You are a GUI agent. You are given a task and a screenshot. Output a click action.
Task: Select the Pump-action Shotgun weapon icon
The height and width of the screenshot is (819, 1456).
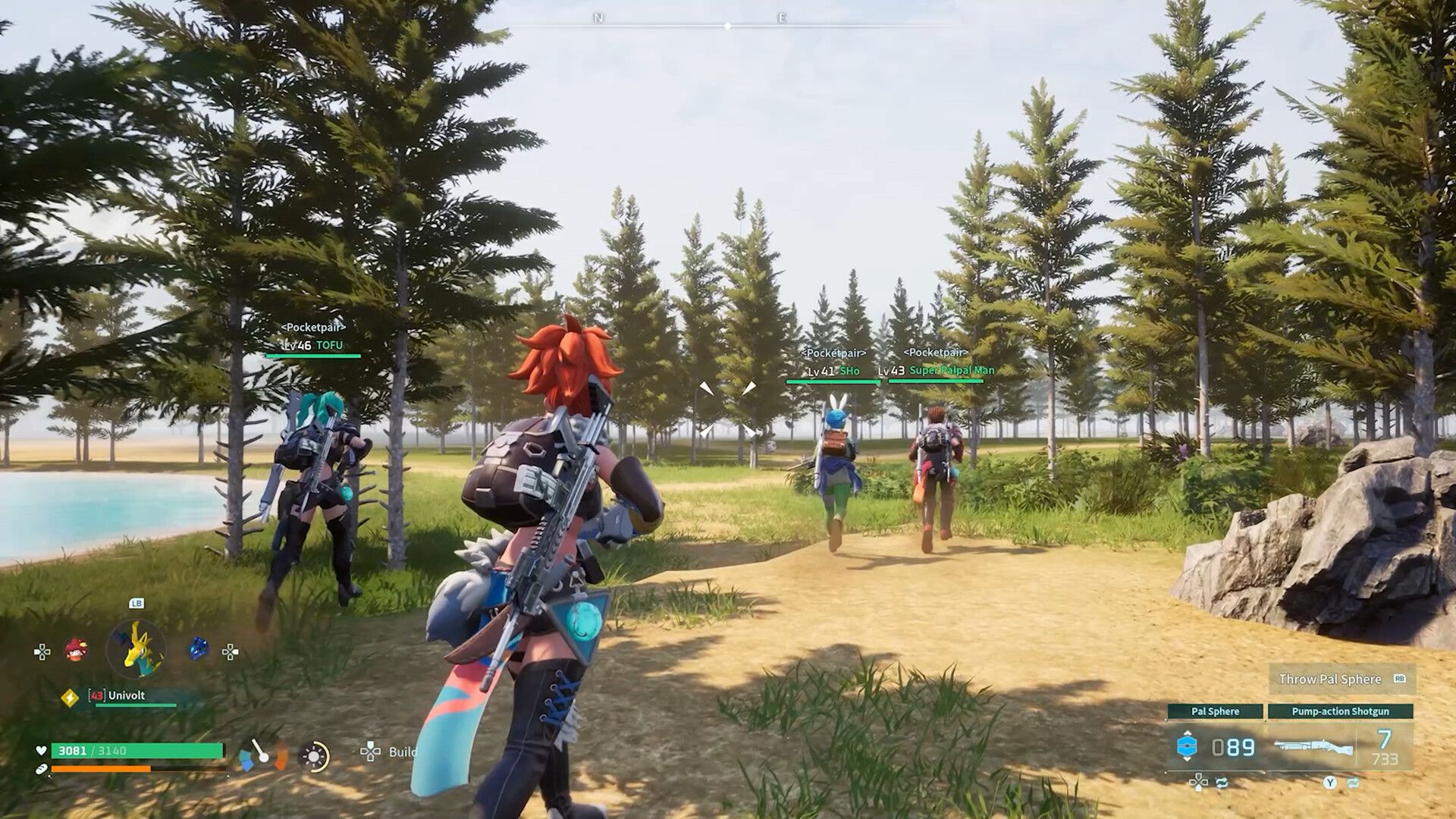[1312, 746]
